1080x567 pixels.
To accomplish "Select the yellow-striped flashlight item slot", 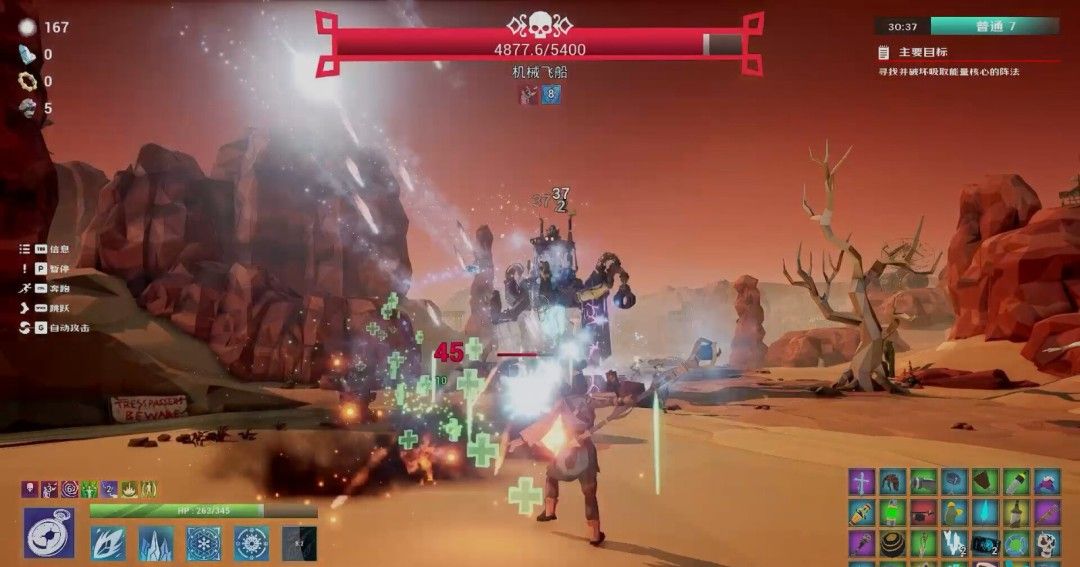I will (862, 513).
